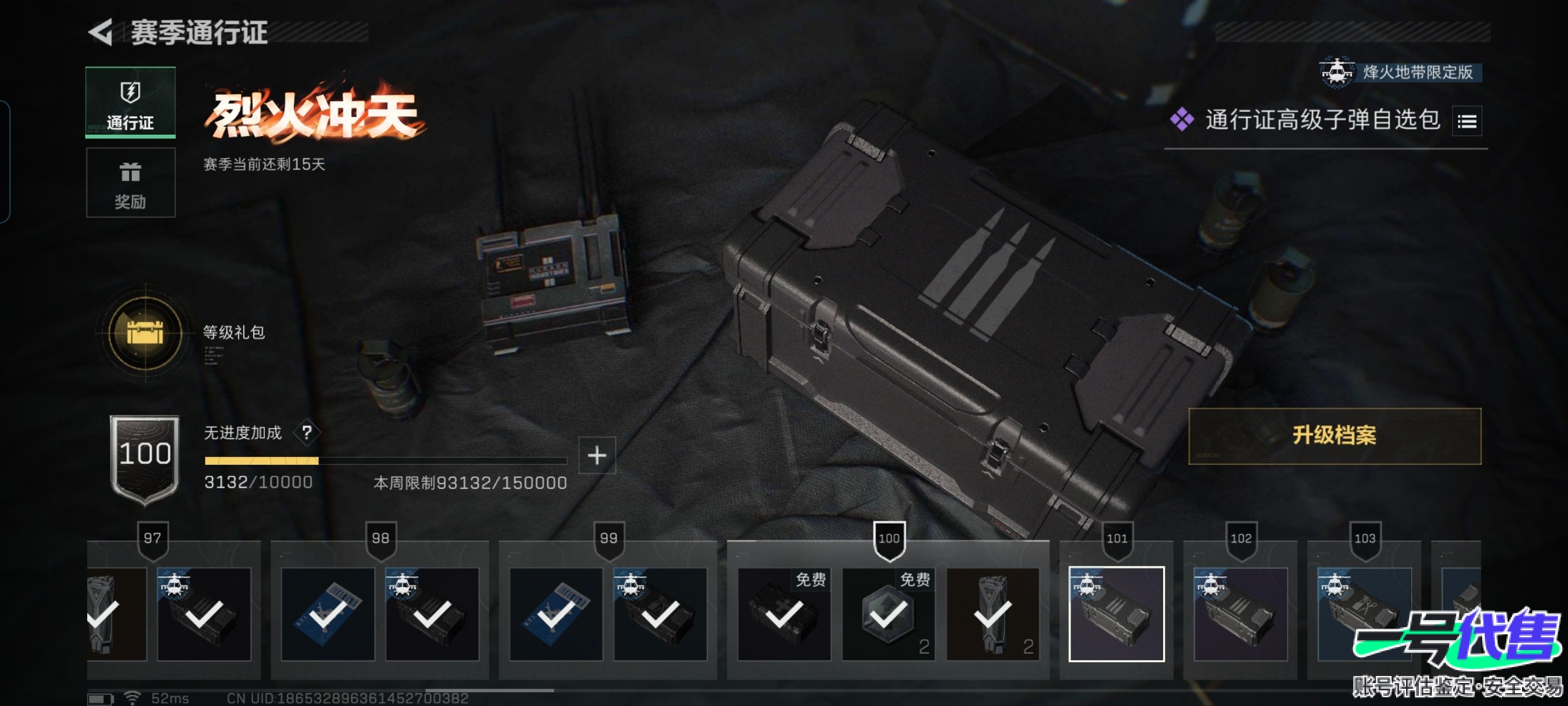This screenshot has width=1568, height=706.
Task: Pick the level 98 blue card reward
Action: pyautogui.click(x=327, y=614)
